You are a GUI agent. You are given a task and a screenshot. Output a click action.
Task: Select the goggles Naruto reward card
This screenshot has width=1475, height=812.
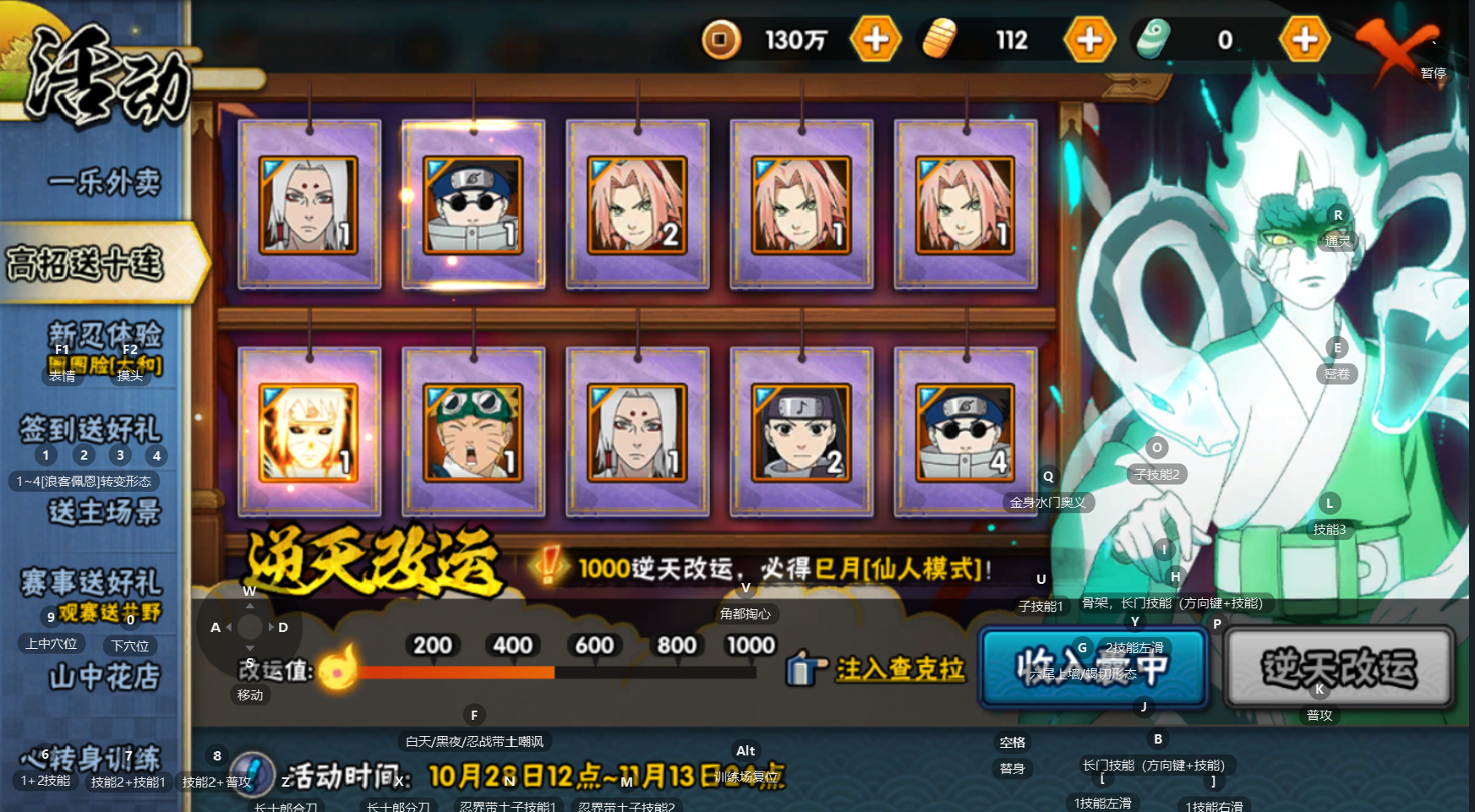click(x=473, y=432)
